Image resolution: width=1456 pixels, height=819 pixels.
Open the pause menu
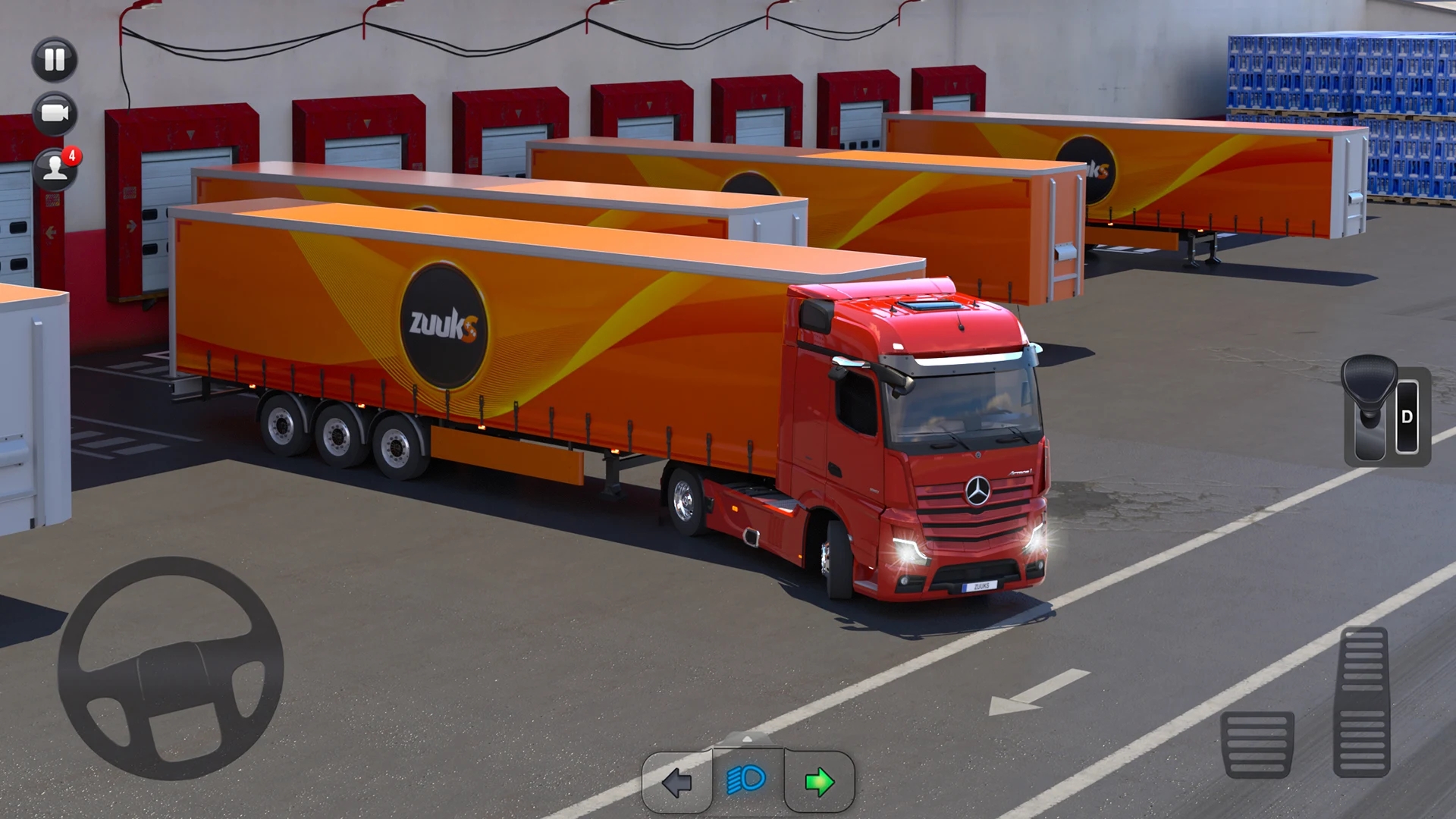point(53,61)
